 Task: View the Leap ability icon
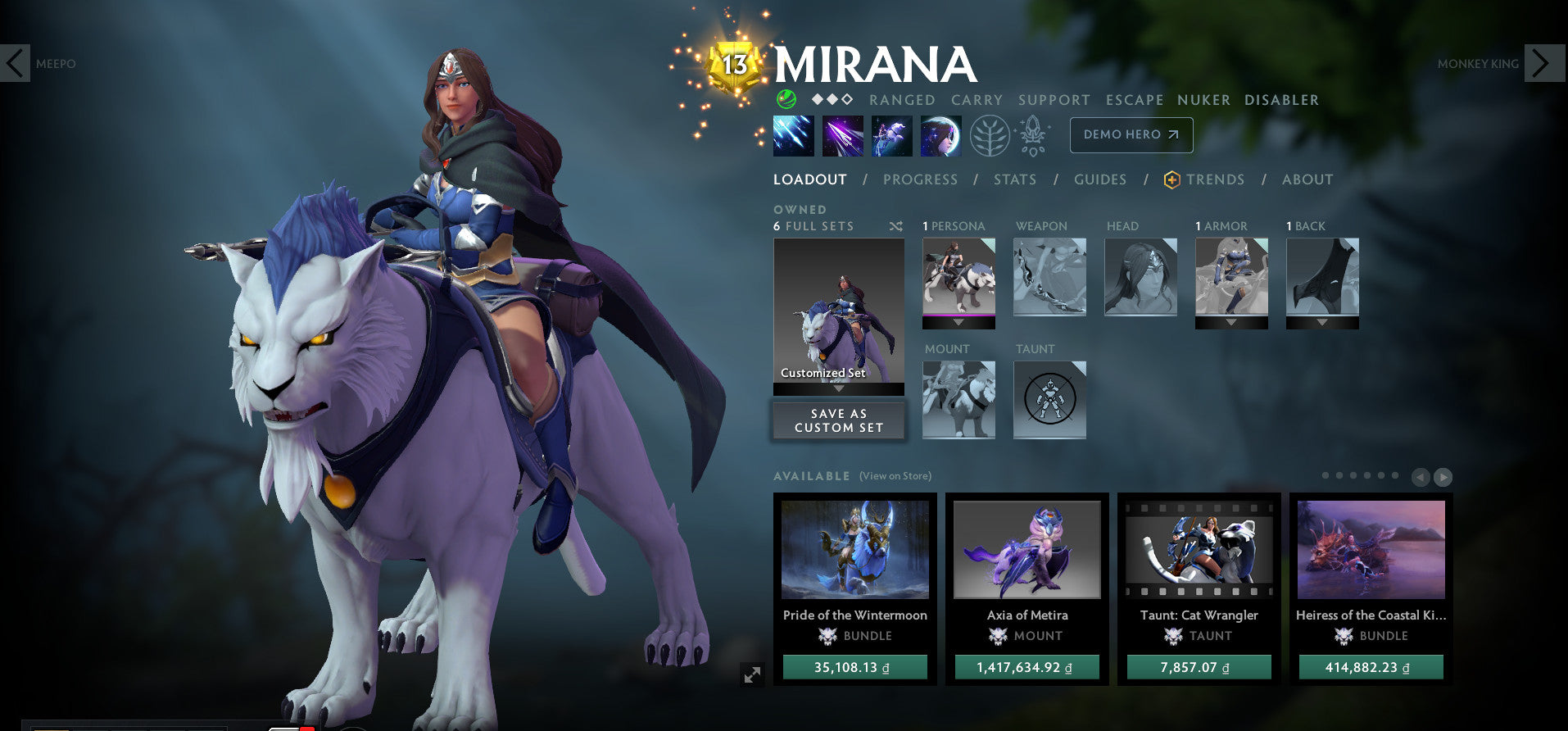[891, 135]
